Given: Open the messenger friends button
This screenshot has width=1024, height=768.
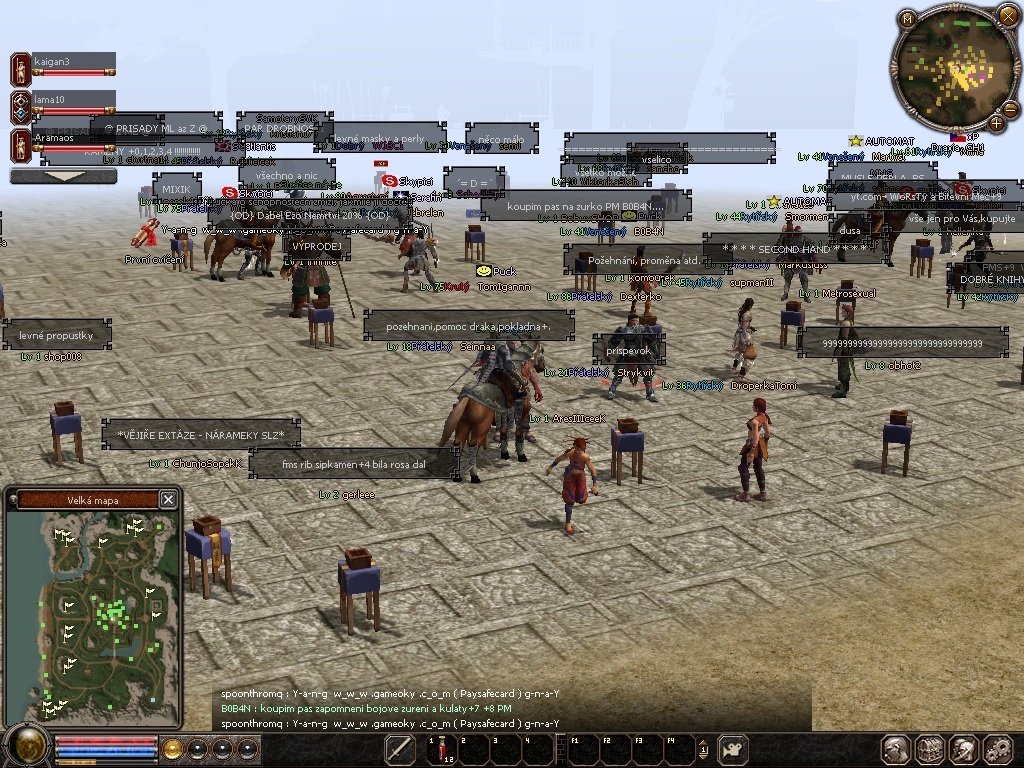Looking at the screenshot, I should click(964, 749).
